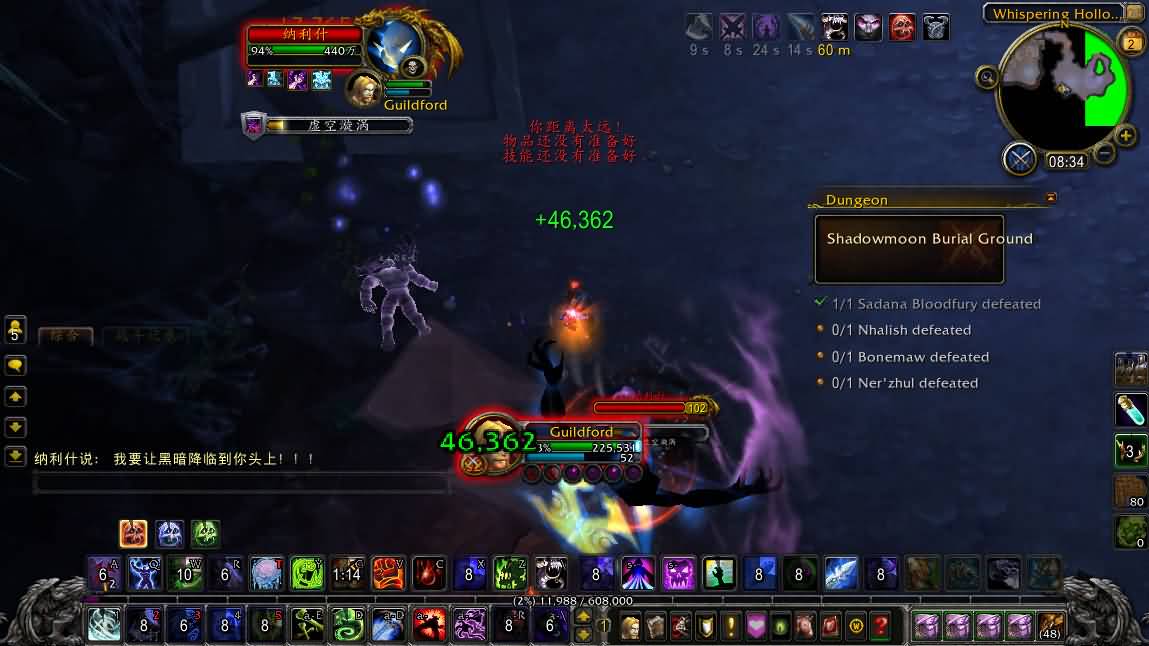The height and width of the screenshot is (646, 1149).
Task: Click the crossed-swords garrison button by minimap
Action: [1019, 158]
